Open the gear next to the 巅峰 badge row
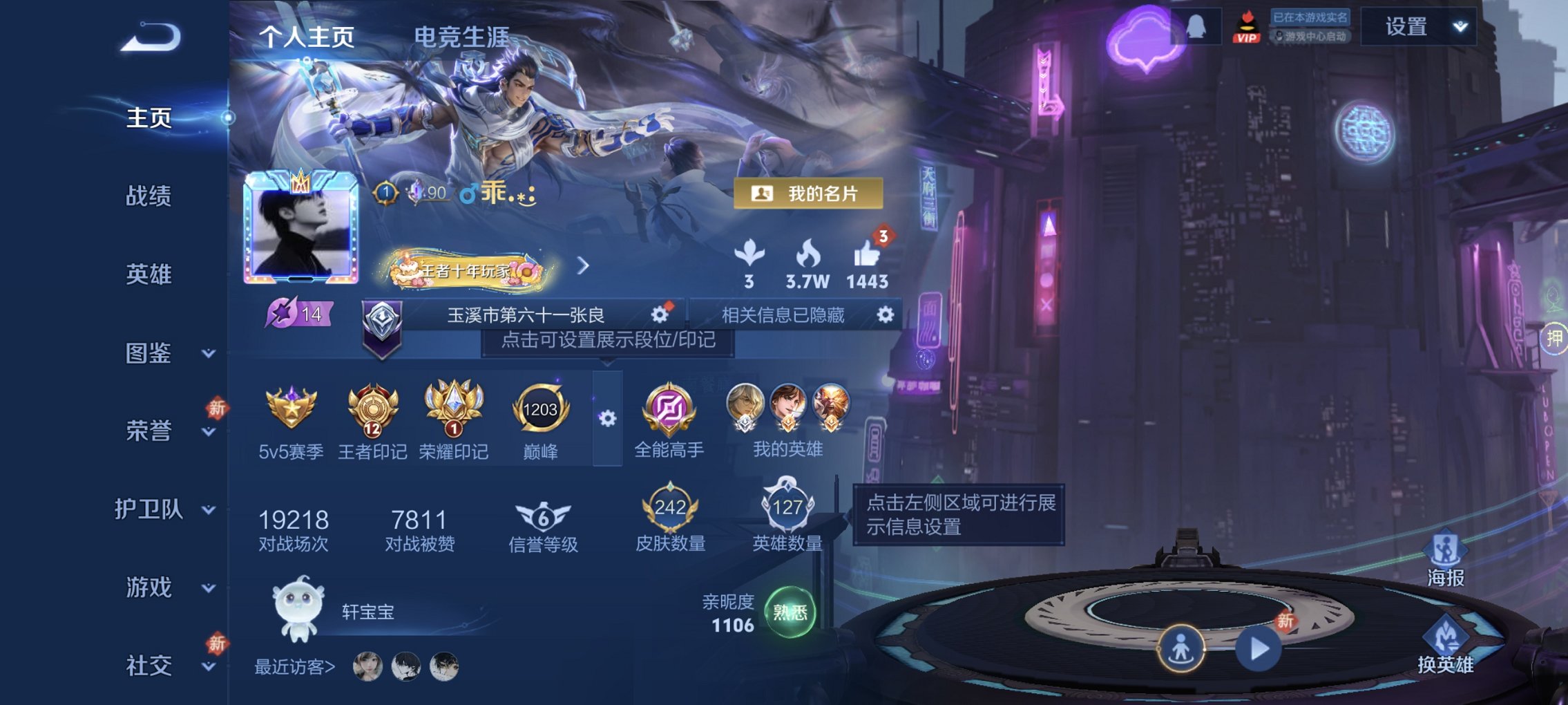This screenshot has width=1568, height=705. pos(607,419)
